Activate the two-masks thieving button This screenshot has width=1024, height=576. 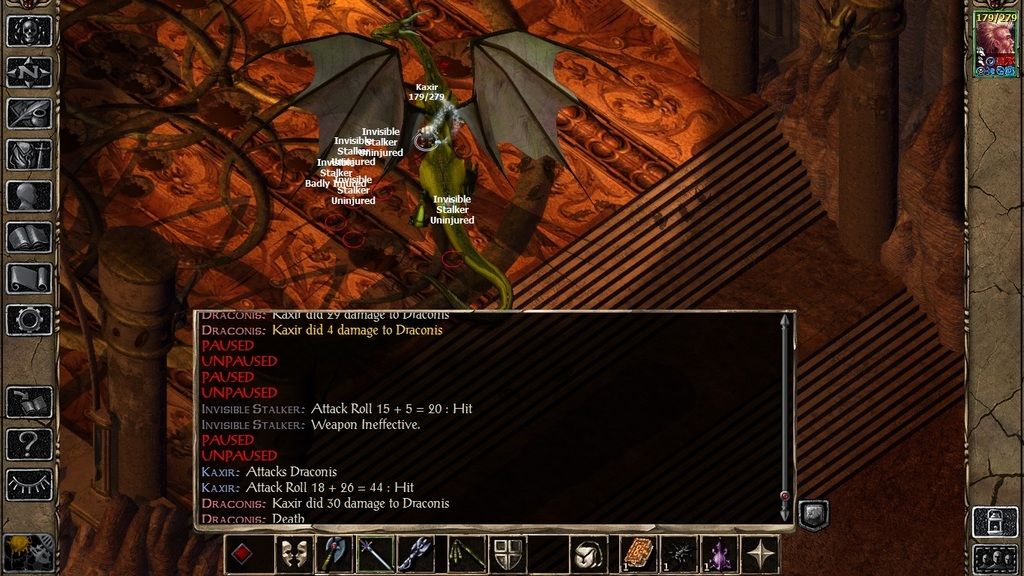click(293, 554)
